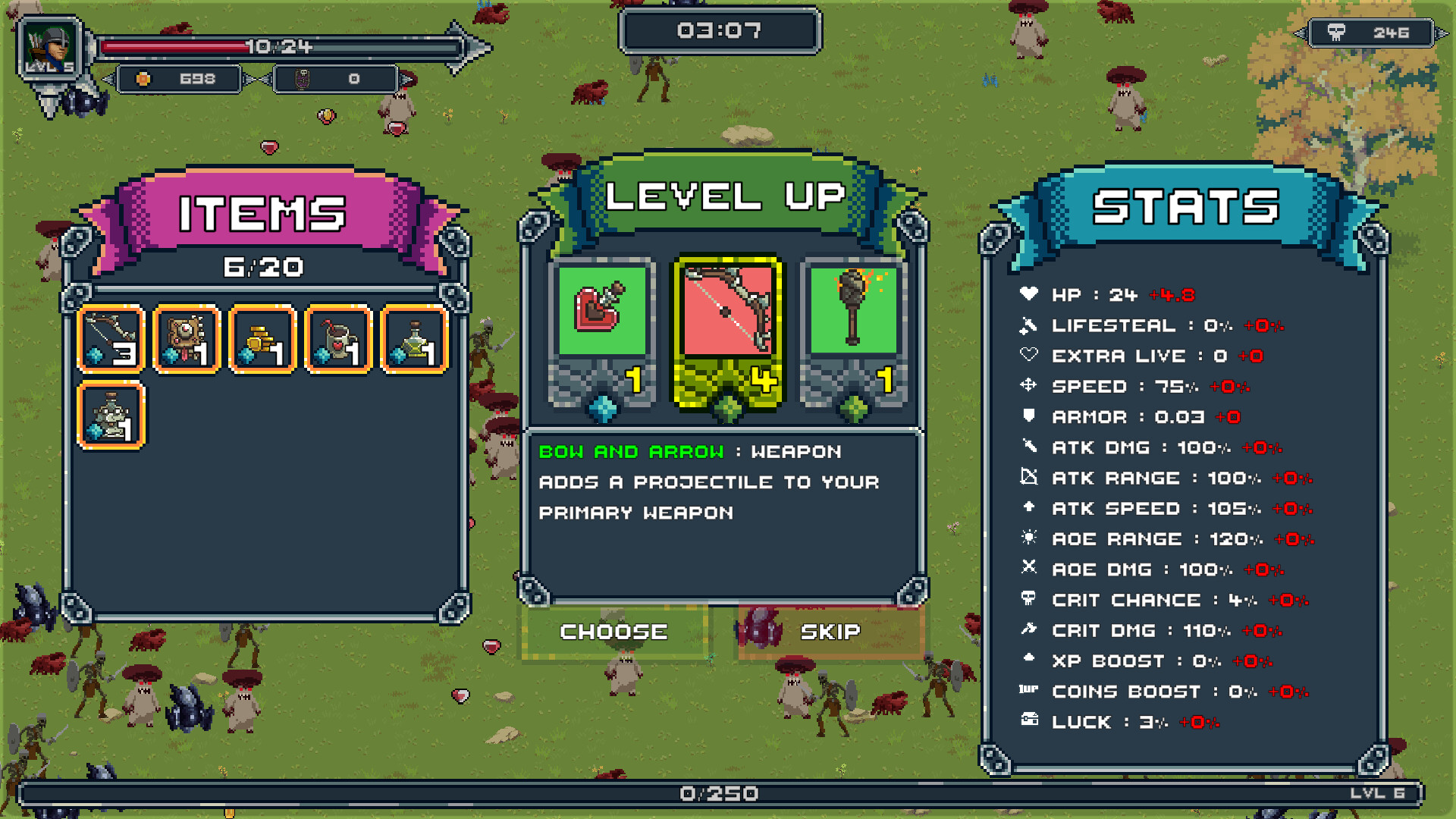Click the eyeball tome item in inventory

coord(187,337)
